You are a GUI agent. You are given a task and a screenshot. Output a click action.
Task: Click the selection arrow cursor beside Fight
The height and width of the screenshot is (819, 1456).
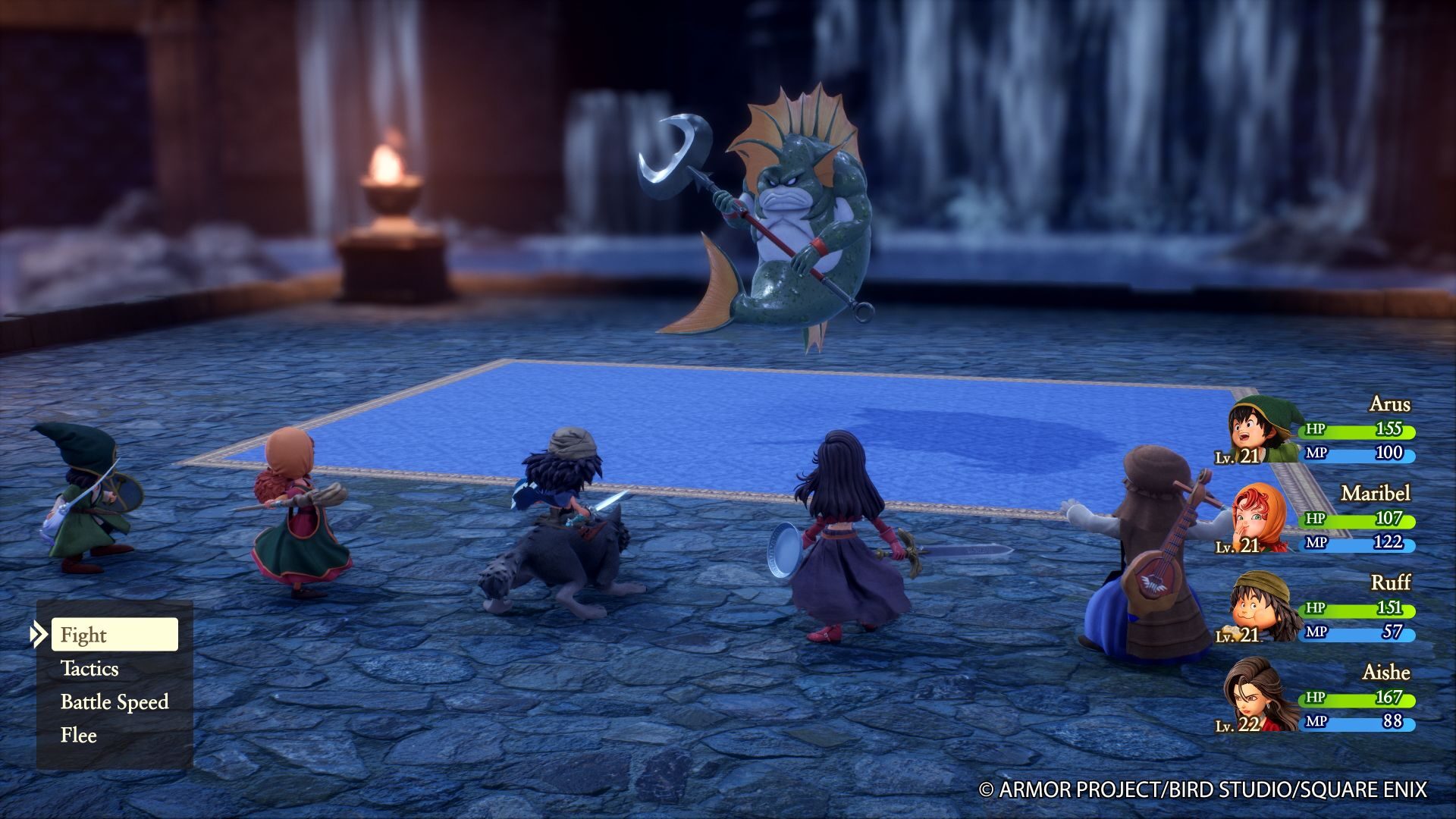[x=37, y=635]
